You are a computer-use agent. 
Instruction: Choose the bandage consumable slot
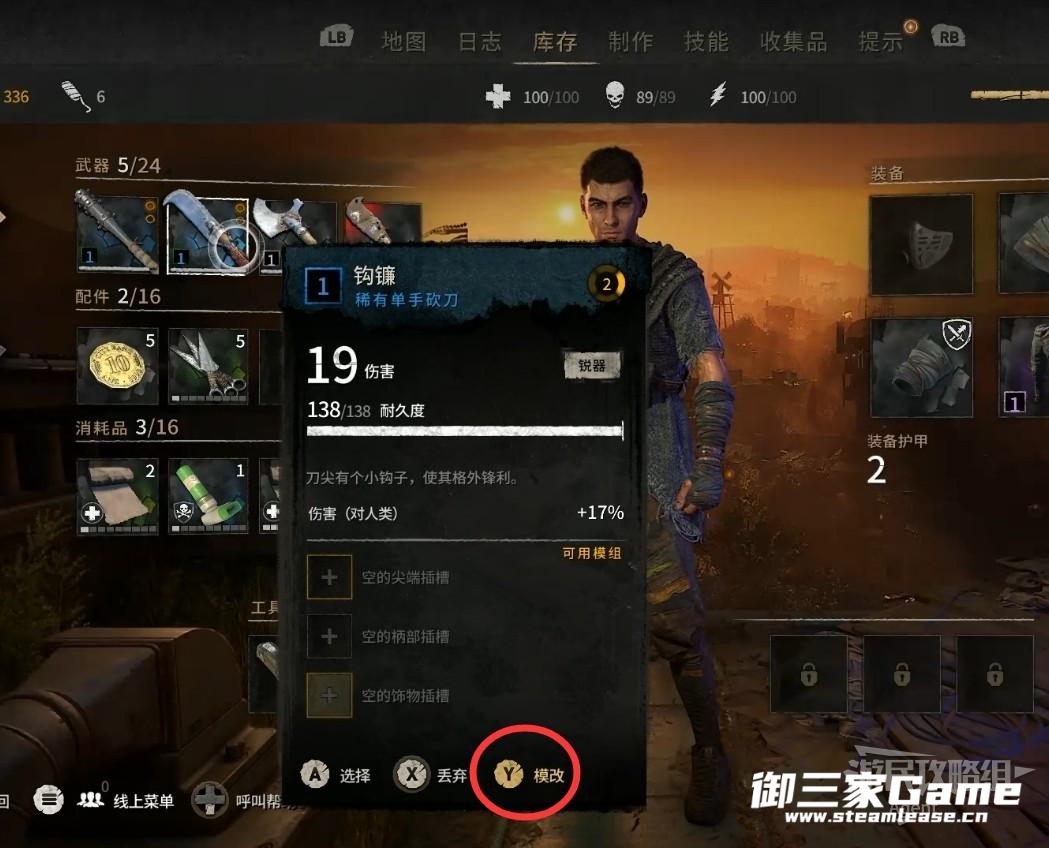coord(117,496)
